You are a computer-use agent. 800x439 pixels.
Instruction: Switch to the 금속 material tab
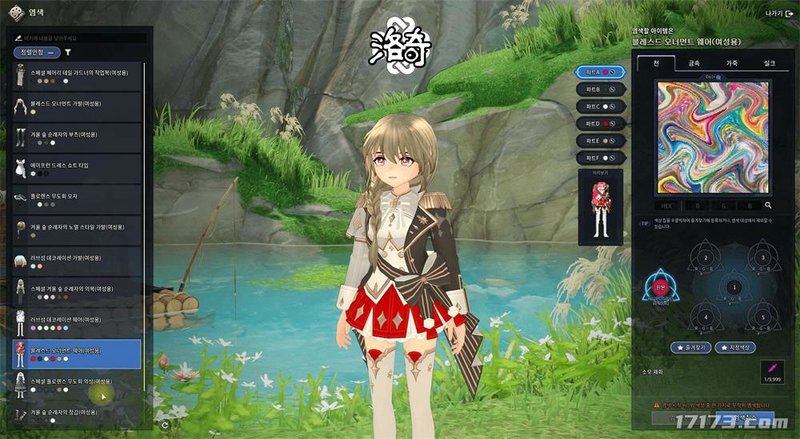point(694,63)
